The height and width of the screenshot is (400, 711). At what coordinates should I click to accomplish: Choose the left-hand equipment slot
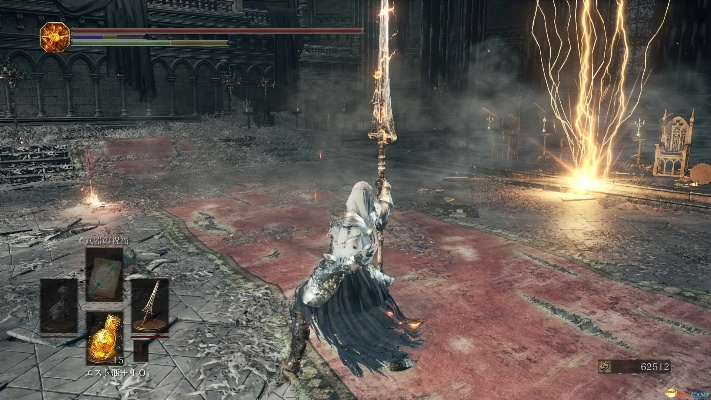pos(58,305)
